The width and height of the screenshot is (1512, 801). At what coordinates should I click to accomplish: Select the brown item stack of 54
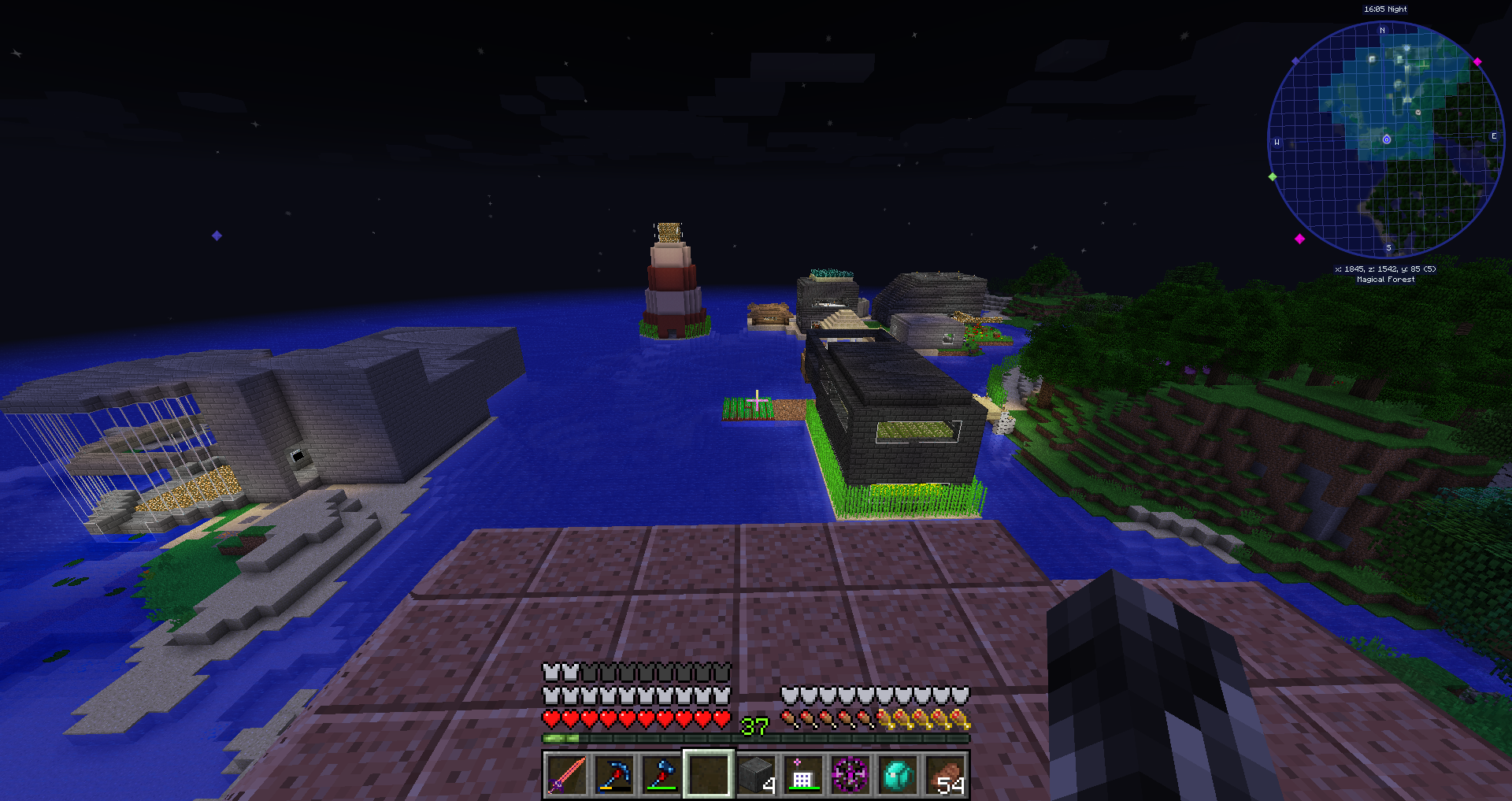pos(946,774)
